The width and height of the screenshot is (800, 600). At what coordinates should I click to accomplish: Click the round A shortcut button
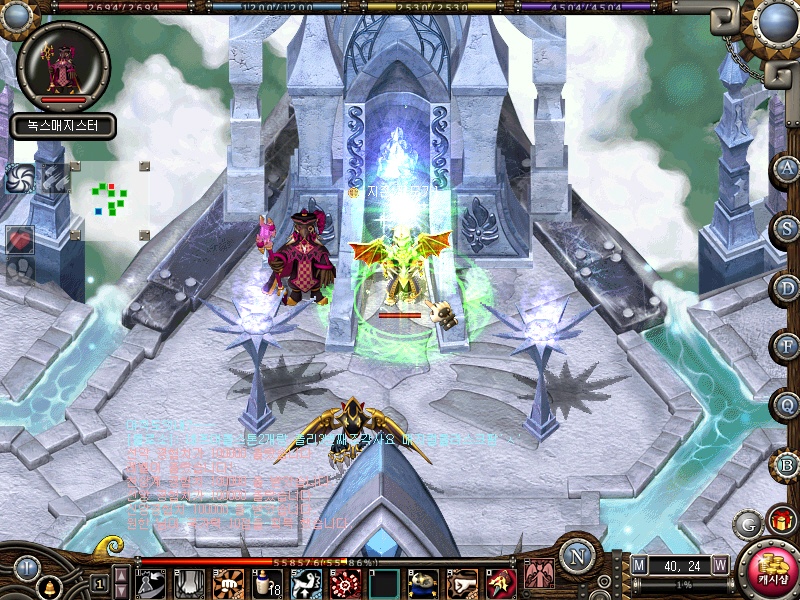coord(787,168)
